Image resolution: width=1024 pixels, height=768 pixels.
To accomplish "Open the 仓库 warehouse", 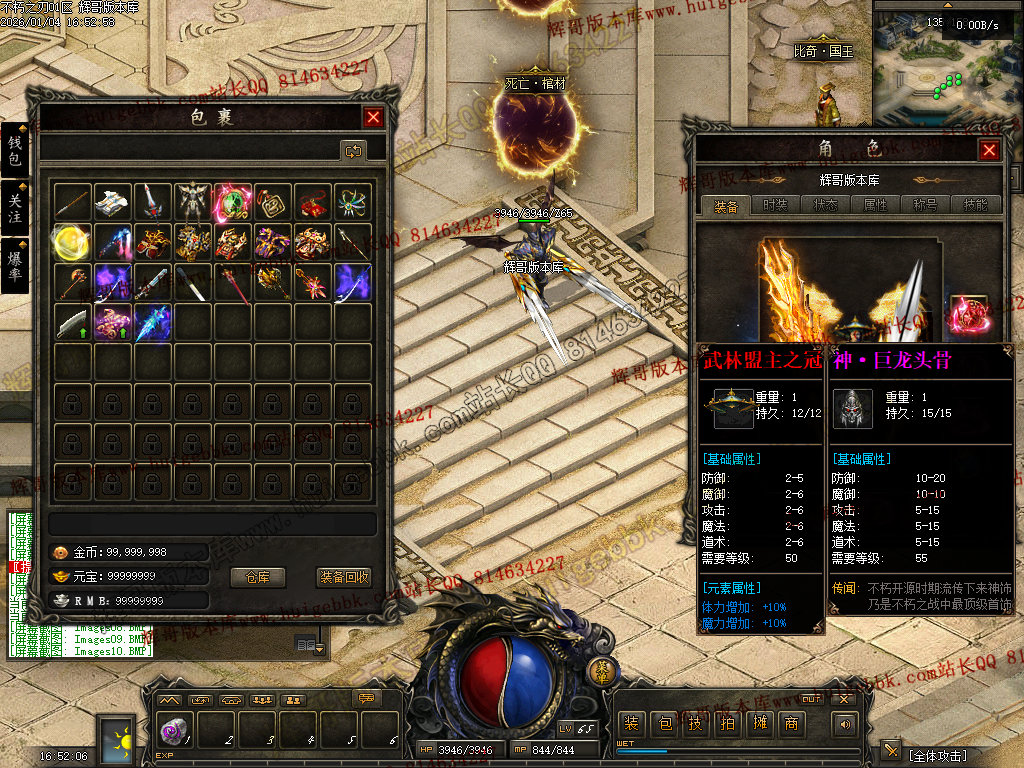I will click(258, 577).
